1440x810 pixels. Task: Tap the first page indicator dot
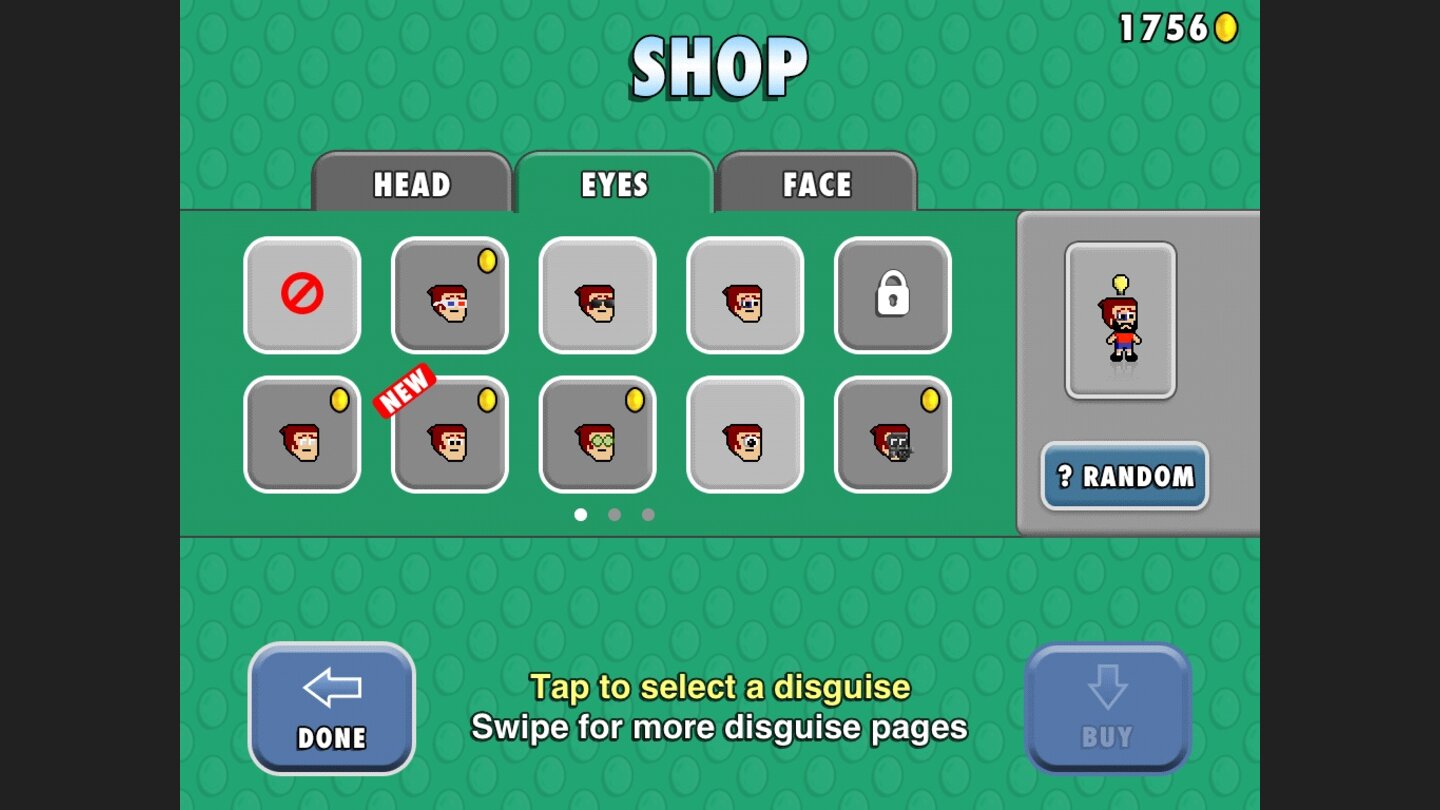click(x=583, y=514)
